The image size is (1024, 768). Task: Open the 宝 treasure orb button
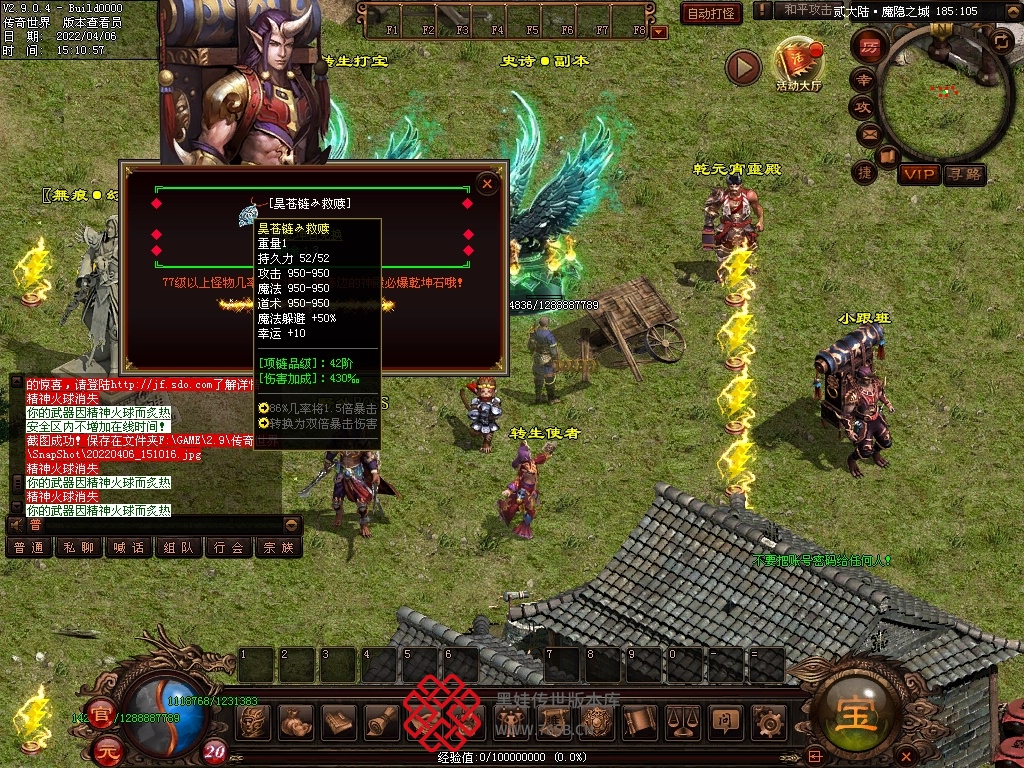pyautogui.click(x=857, y=712)
